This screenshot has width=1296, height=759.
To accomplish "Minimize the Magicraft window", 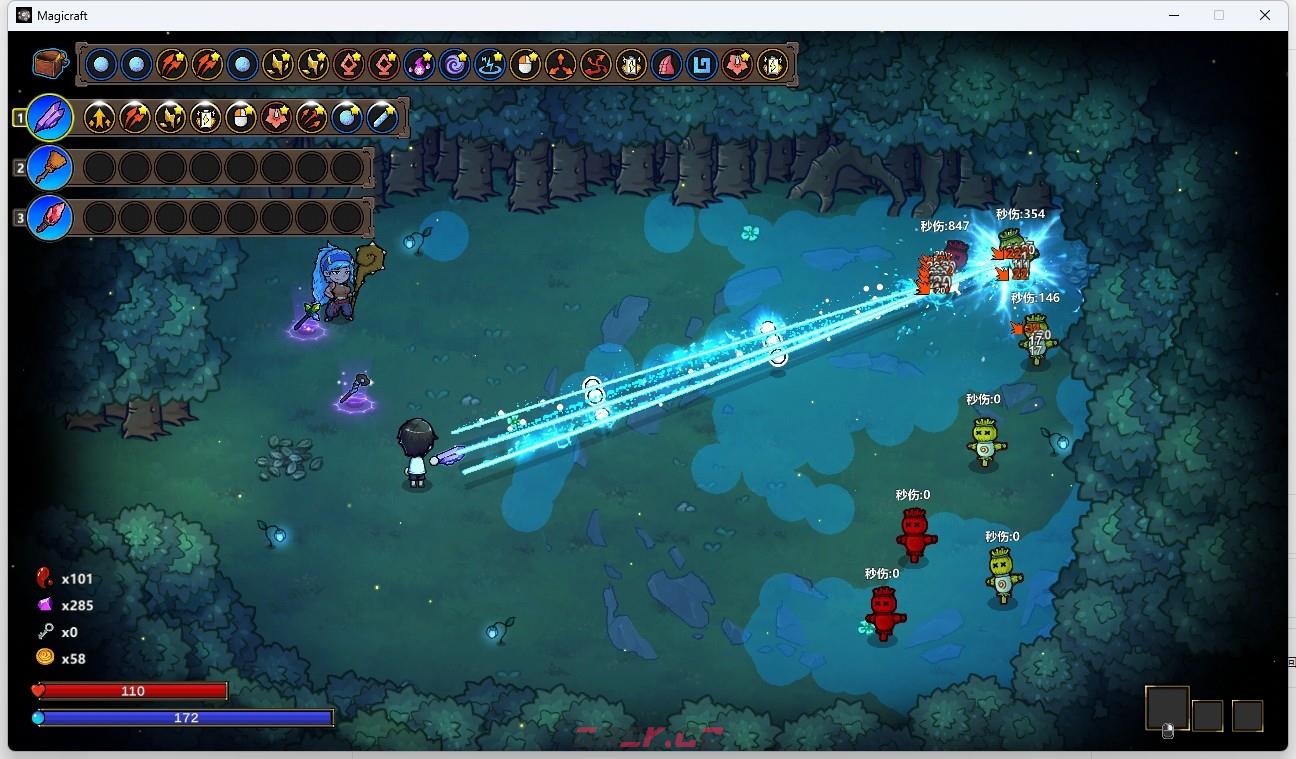I will (x=1173, y=15).
